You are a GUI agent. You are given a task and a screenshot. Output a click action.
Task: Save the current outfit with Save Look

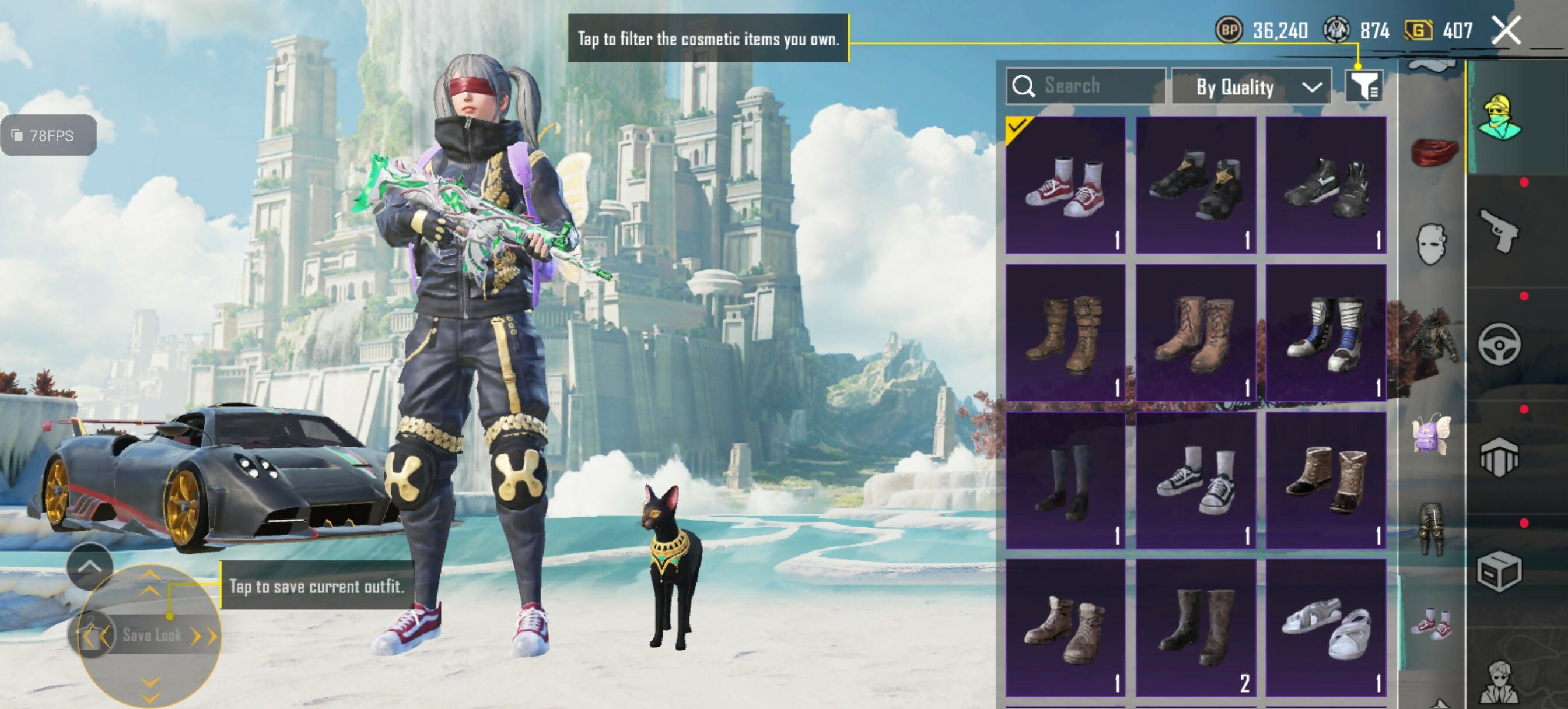point(151,635)
